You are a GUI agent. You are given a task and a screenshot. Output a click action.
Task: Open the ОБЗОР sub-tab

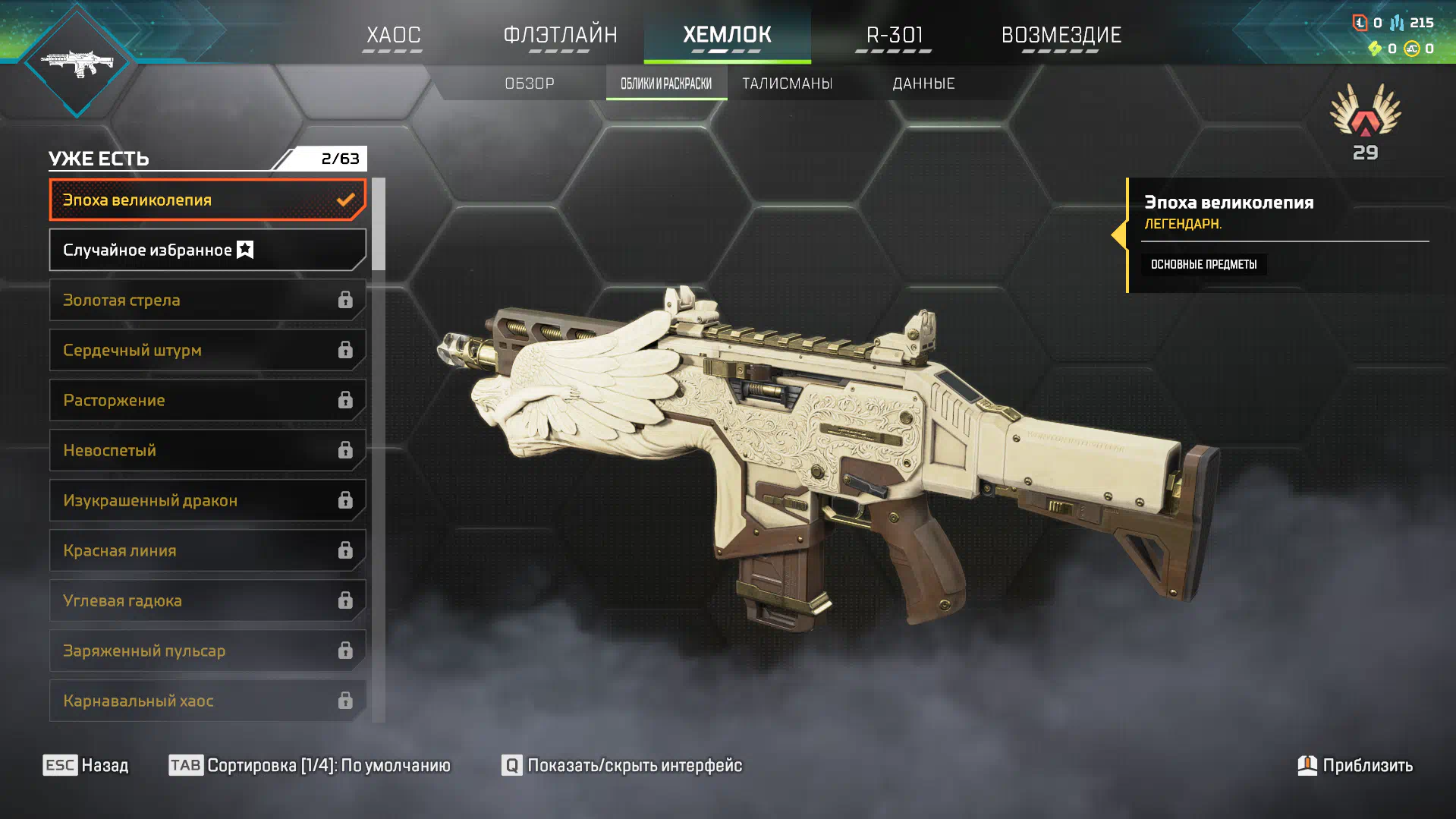pos(530,83)
